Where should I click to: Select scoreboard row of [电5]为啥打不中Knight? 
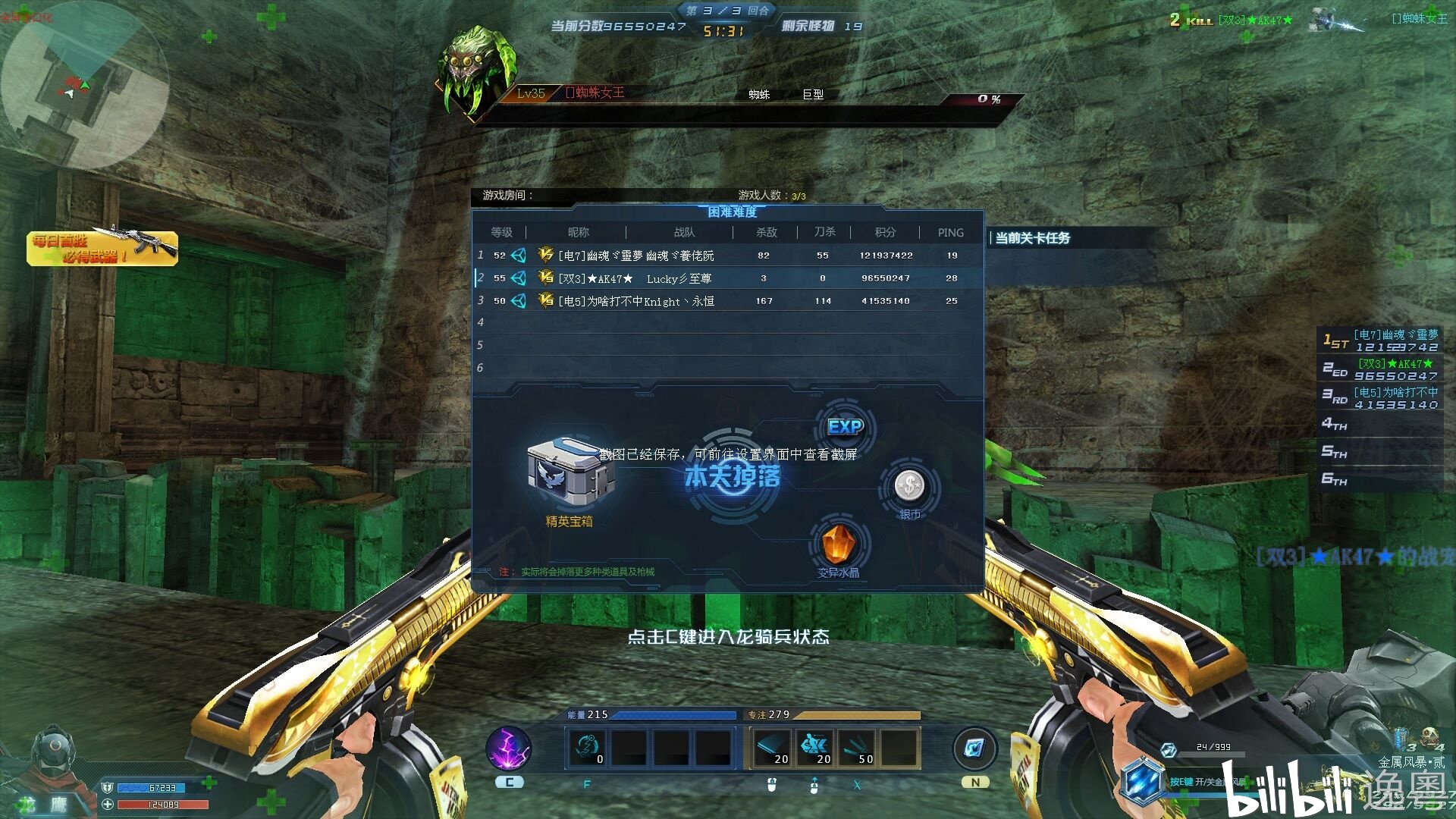click(728, 301)
